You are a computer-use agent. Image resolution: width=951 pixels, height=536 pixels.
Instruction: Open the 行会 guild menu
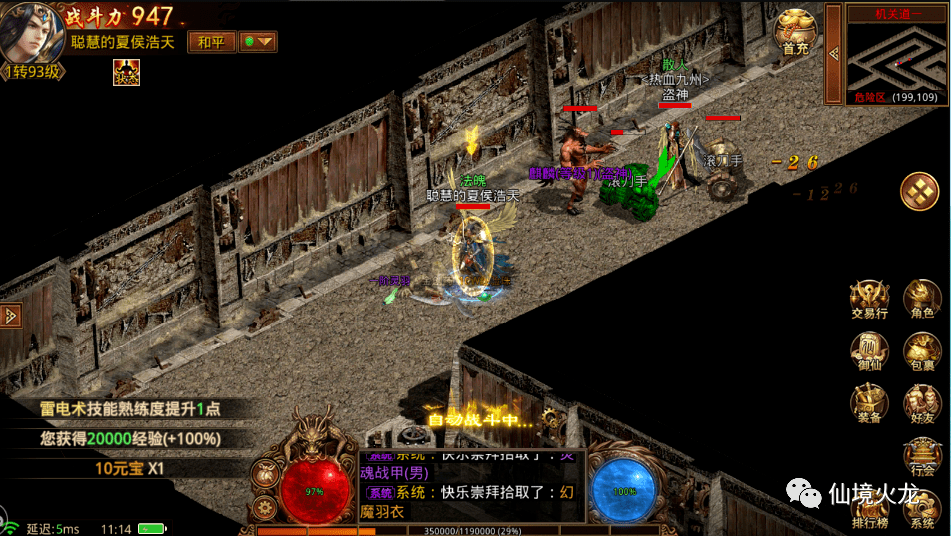pos(921,457)
